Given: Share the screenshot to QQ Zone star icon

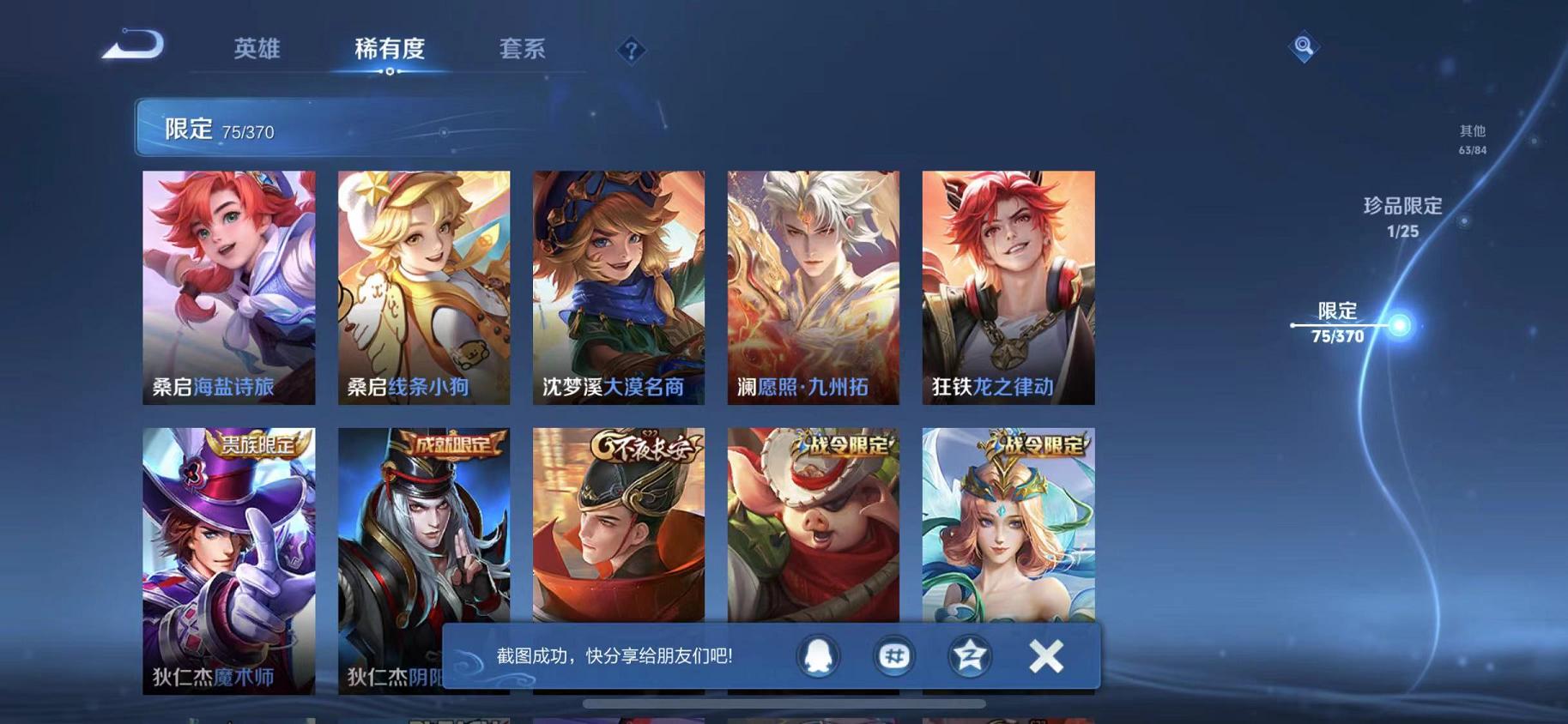Looking at the screenshot, I should pos(969,656).
